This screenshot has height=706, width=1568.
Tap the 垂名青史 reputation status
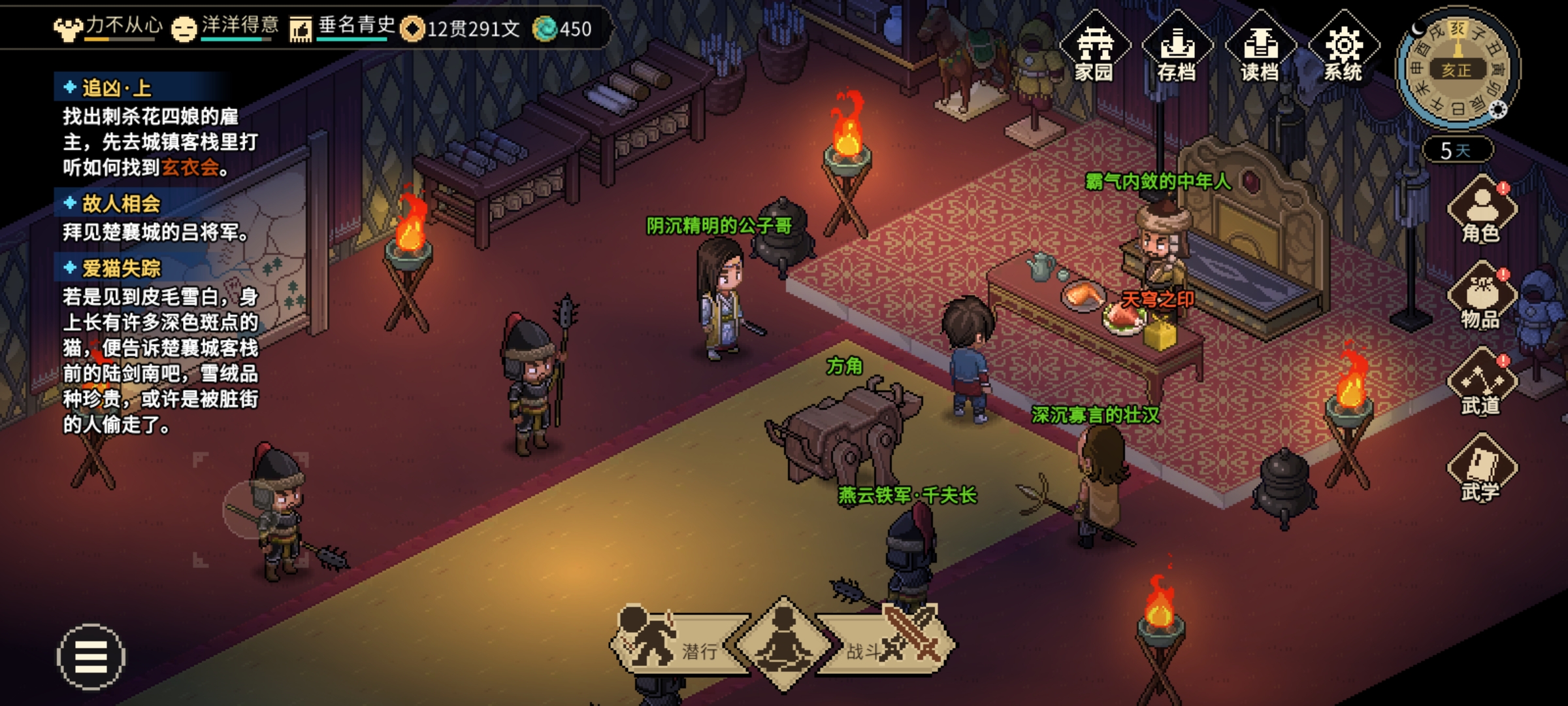pyautogui.click(x=342, y=27)
